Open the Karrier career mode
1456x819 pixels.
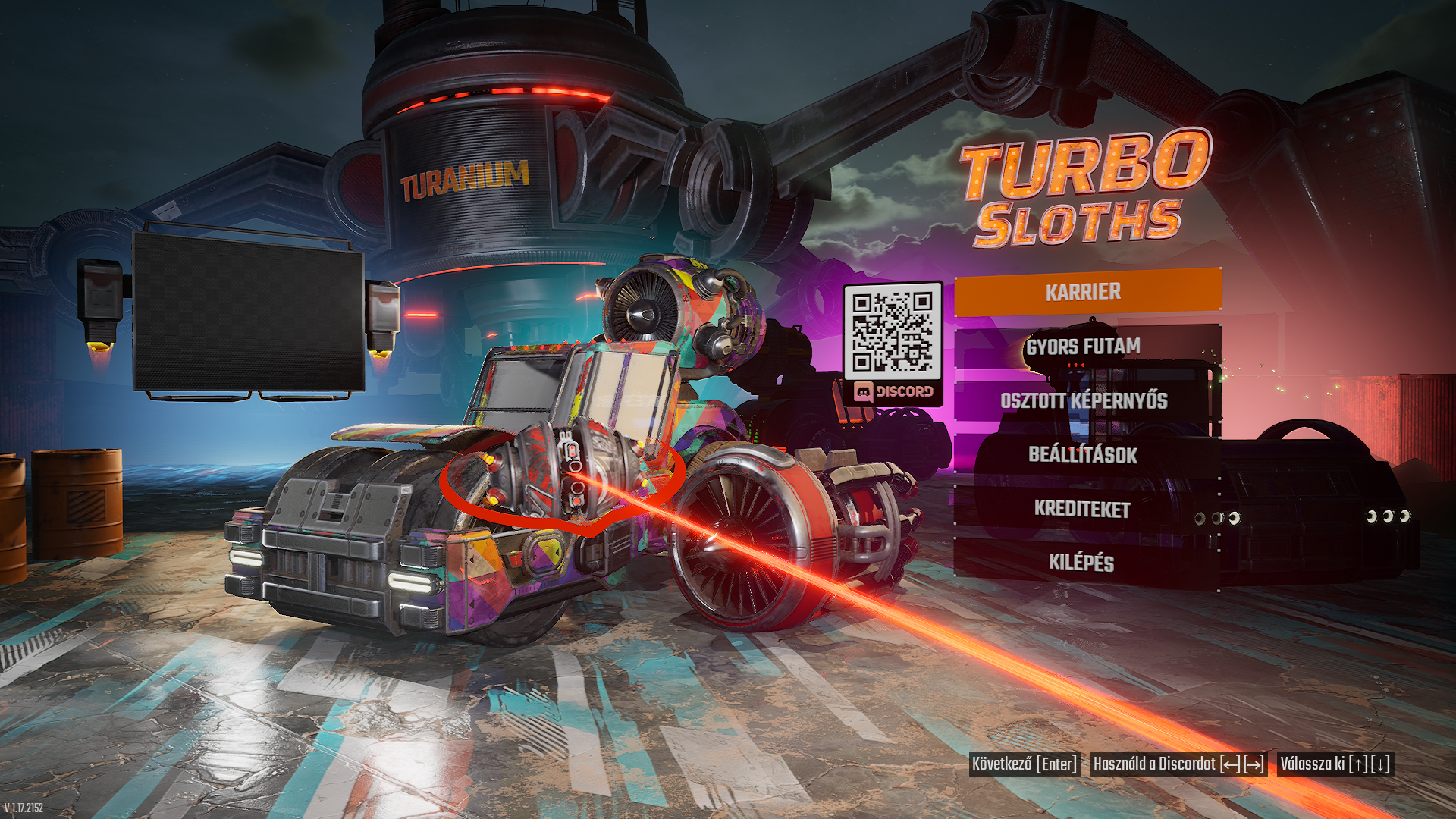pyautogui.click(x=1087, y=293)
